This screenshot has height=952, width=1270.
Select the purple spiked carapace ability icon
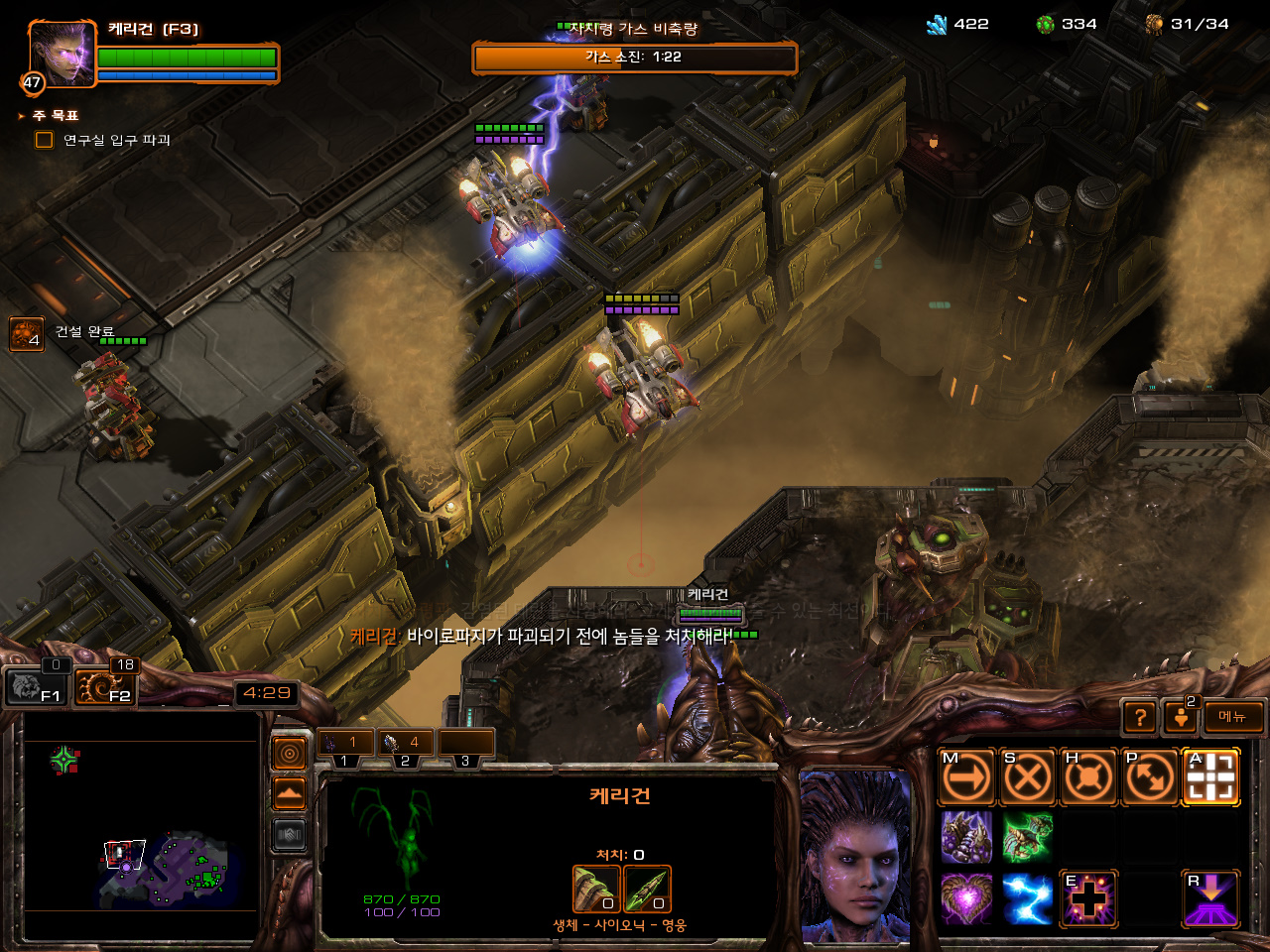click(966, 838)
